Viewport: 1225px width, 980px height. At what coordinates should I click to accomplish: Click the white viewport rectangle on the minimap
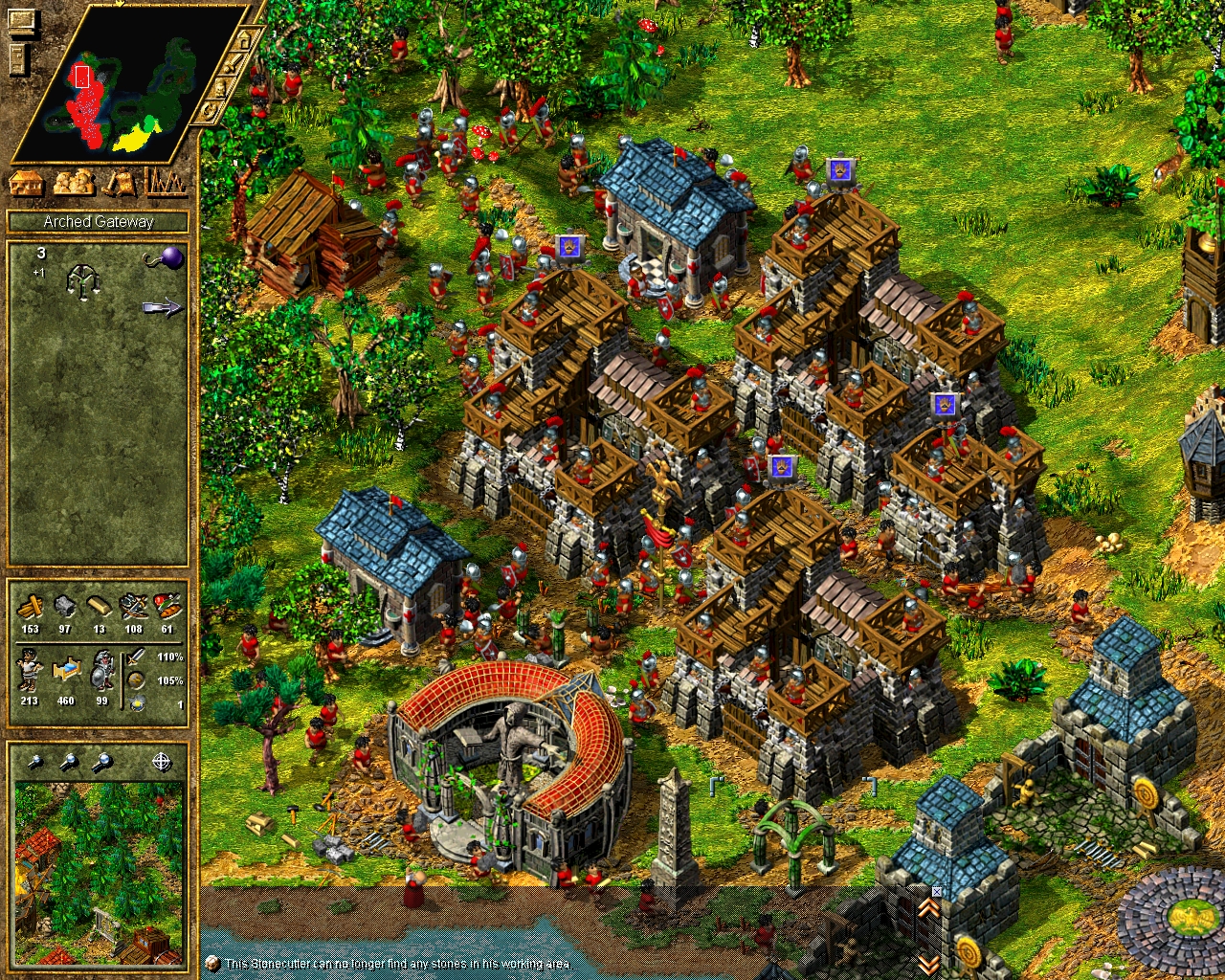click(x=82, y=77)
